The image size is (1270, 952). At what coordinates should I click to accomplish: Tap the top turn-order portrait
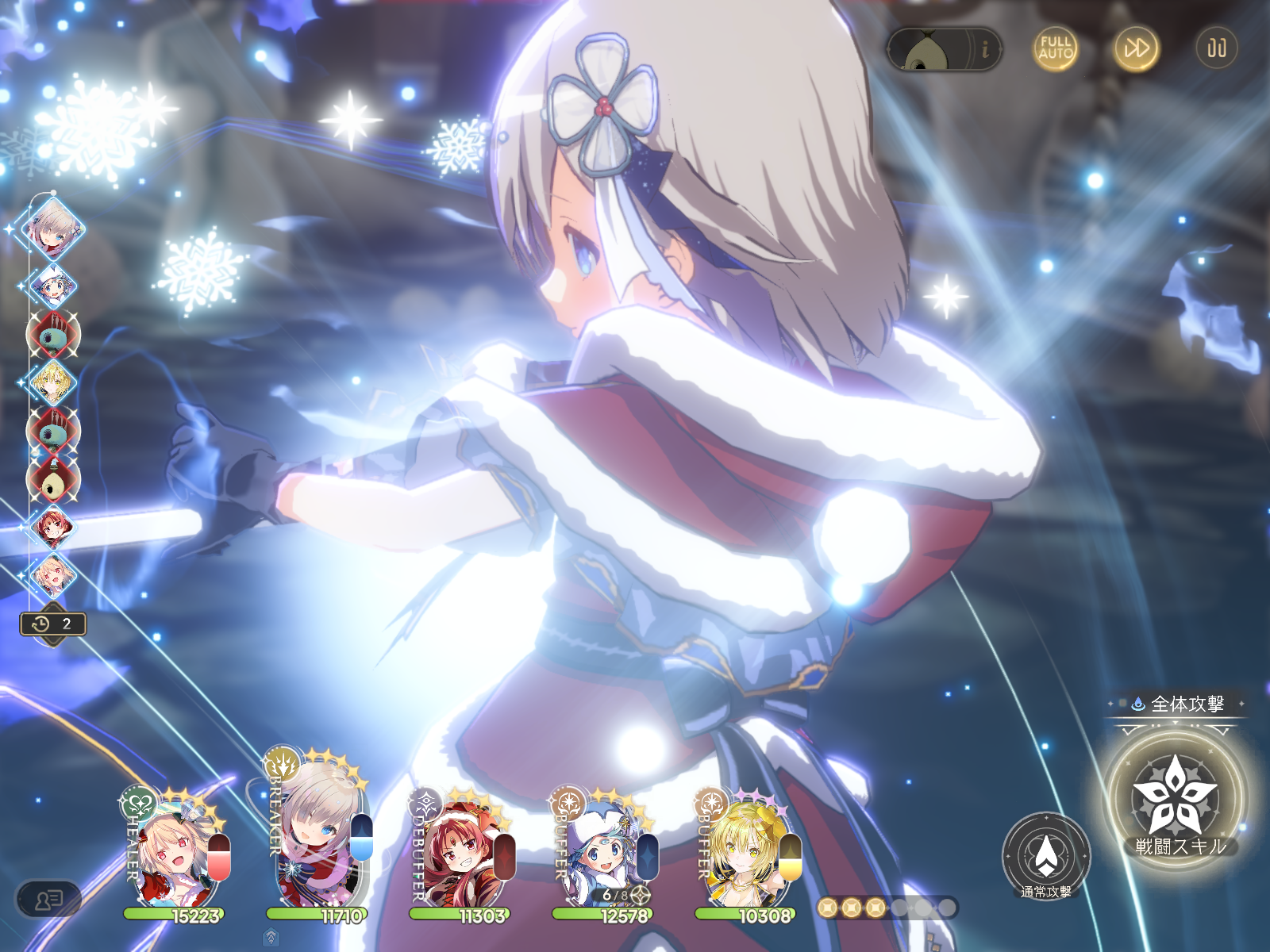tap(54, 228)
